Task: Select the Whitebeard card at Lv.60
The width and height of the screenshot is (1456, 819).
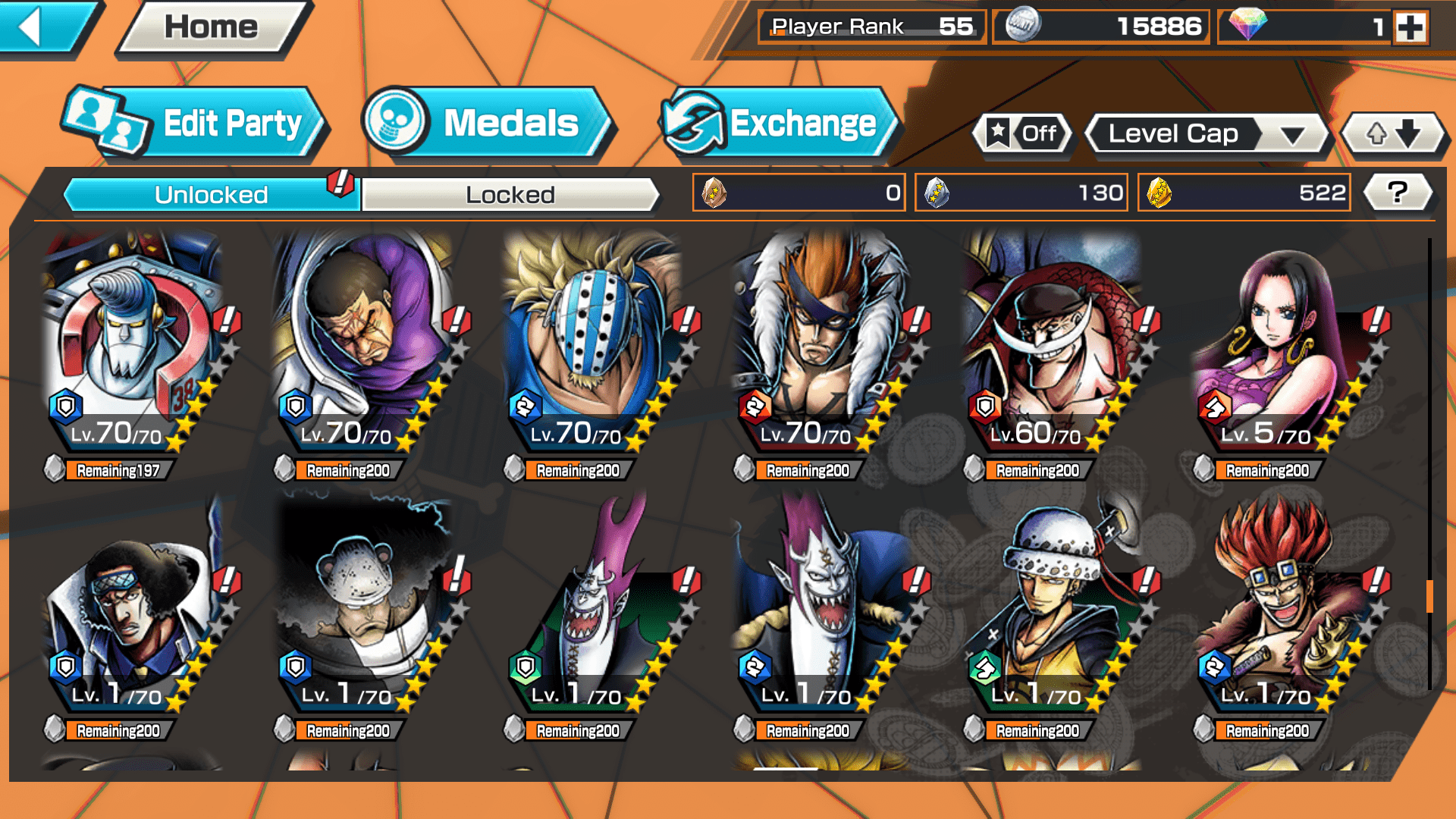Action: 1050,341
